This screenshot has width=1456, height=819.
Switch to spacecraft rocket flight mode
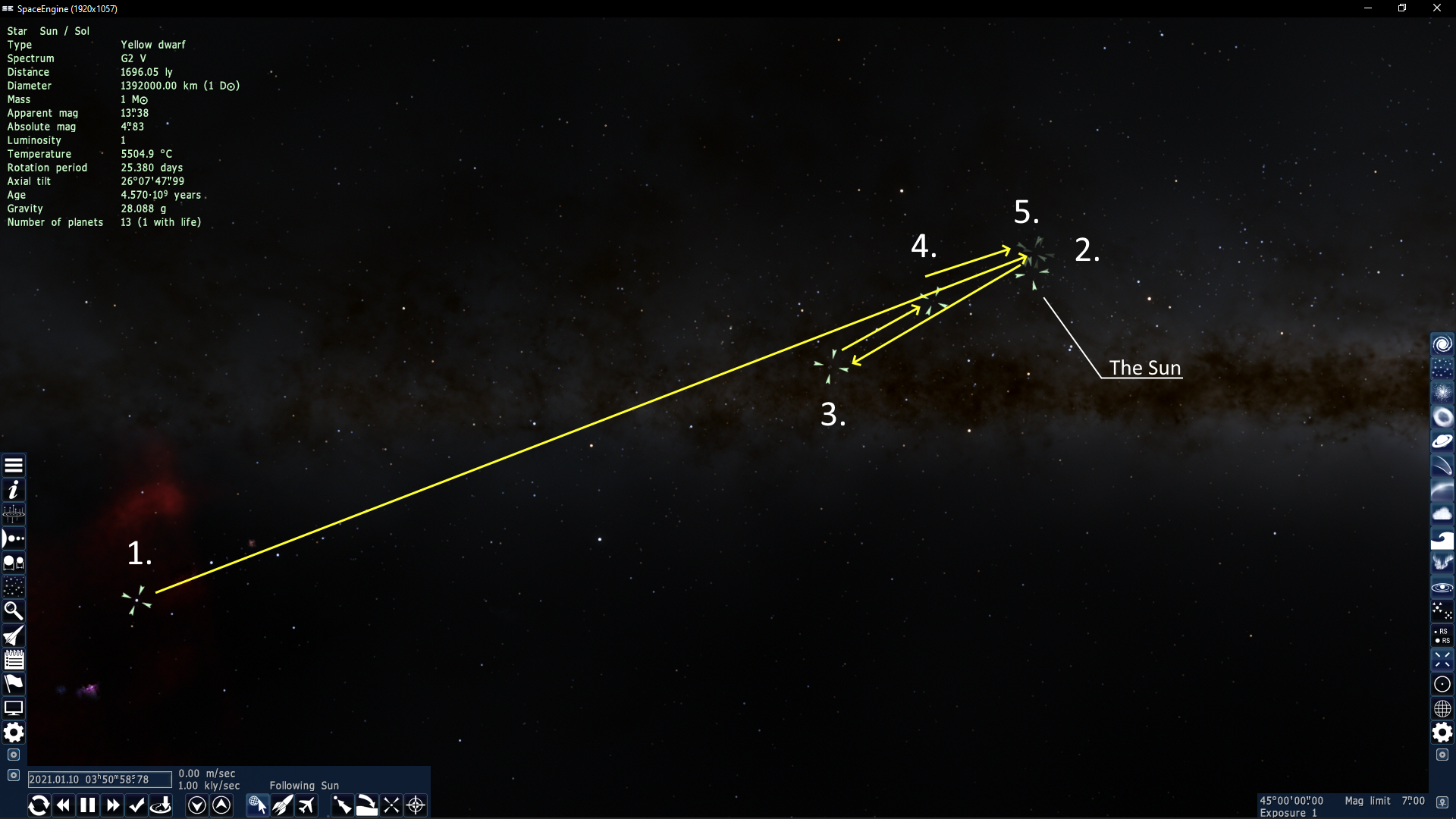tap(282, 805)
